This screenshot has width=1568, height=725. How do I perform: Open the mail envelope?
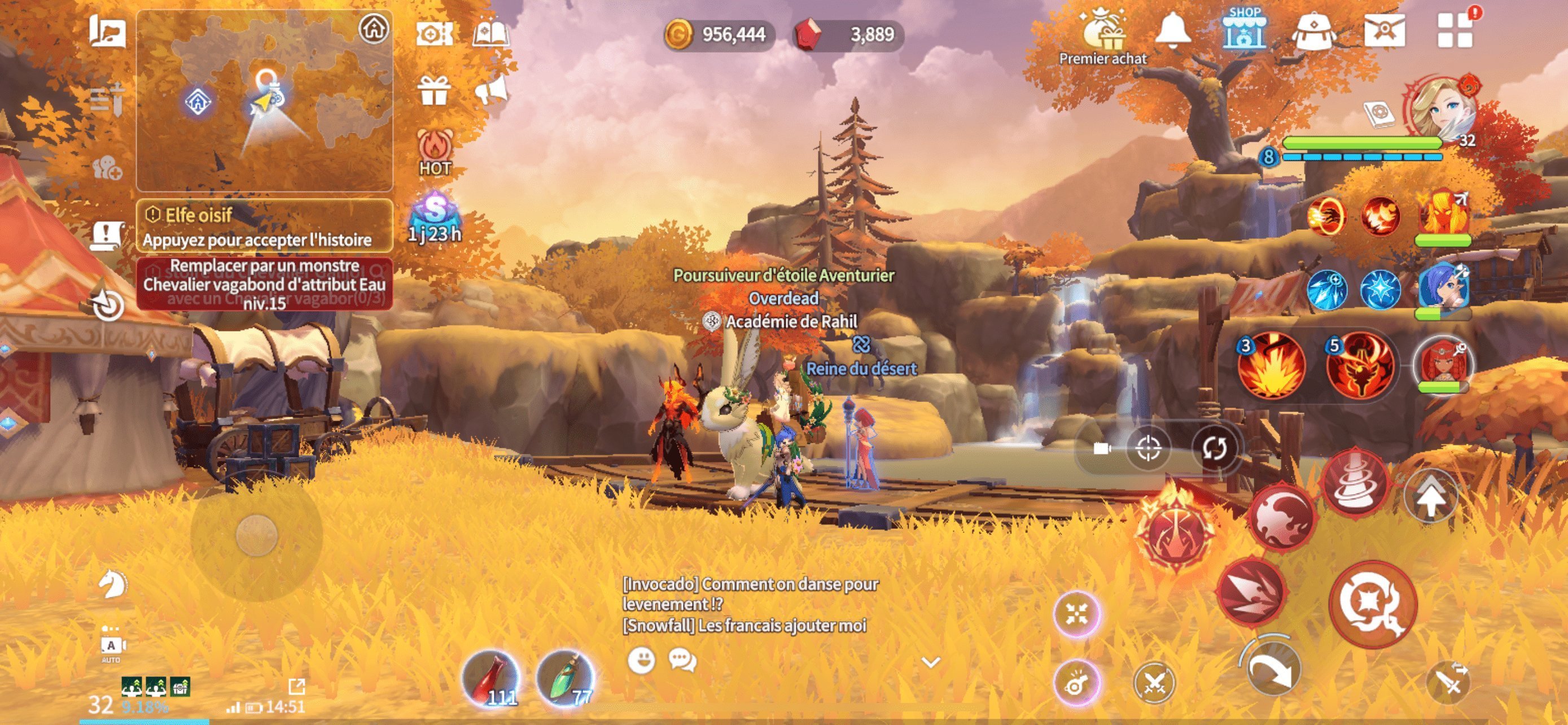1384,30
